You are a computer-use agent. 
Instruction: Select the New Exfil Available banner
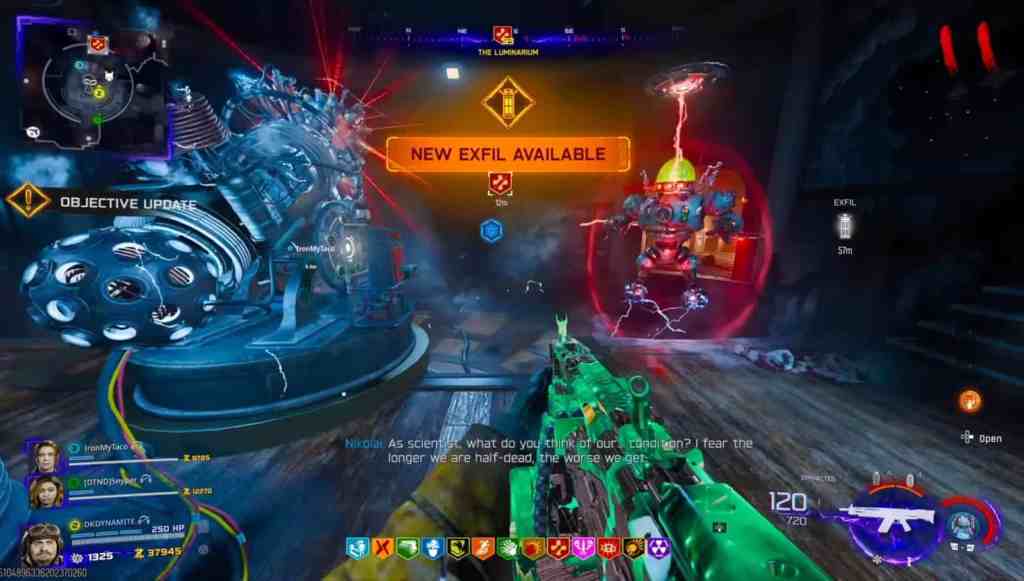[x=508, y=154]
